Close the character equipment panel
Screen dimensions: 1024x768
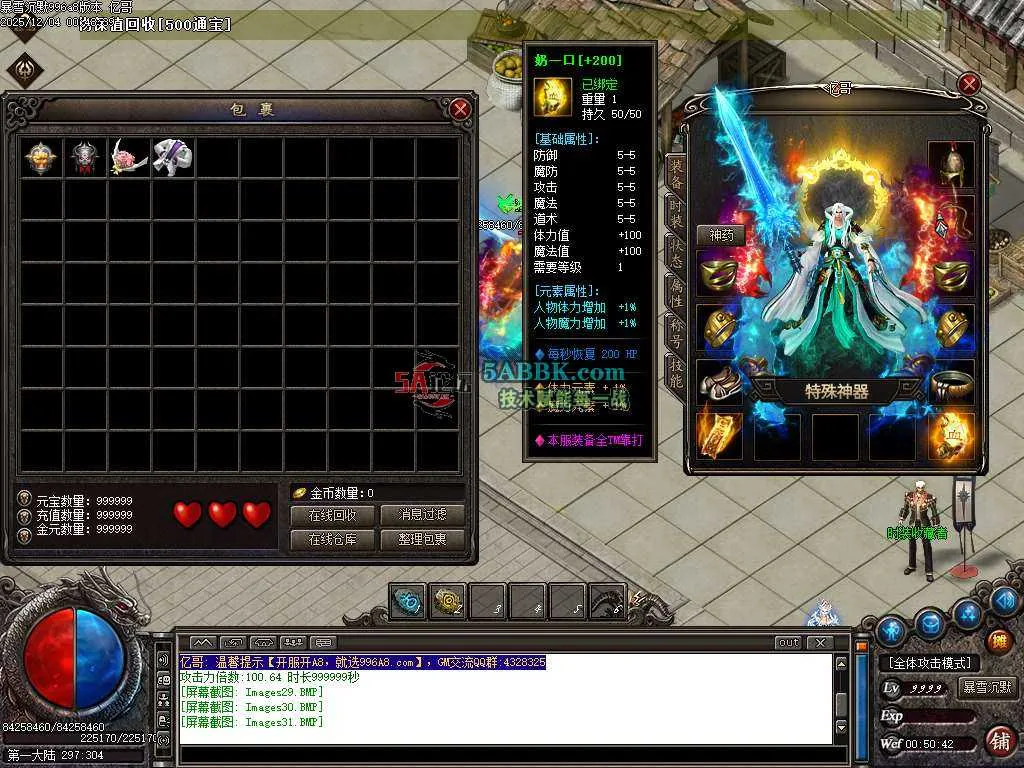[969, 84]
